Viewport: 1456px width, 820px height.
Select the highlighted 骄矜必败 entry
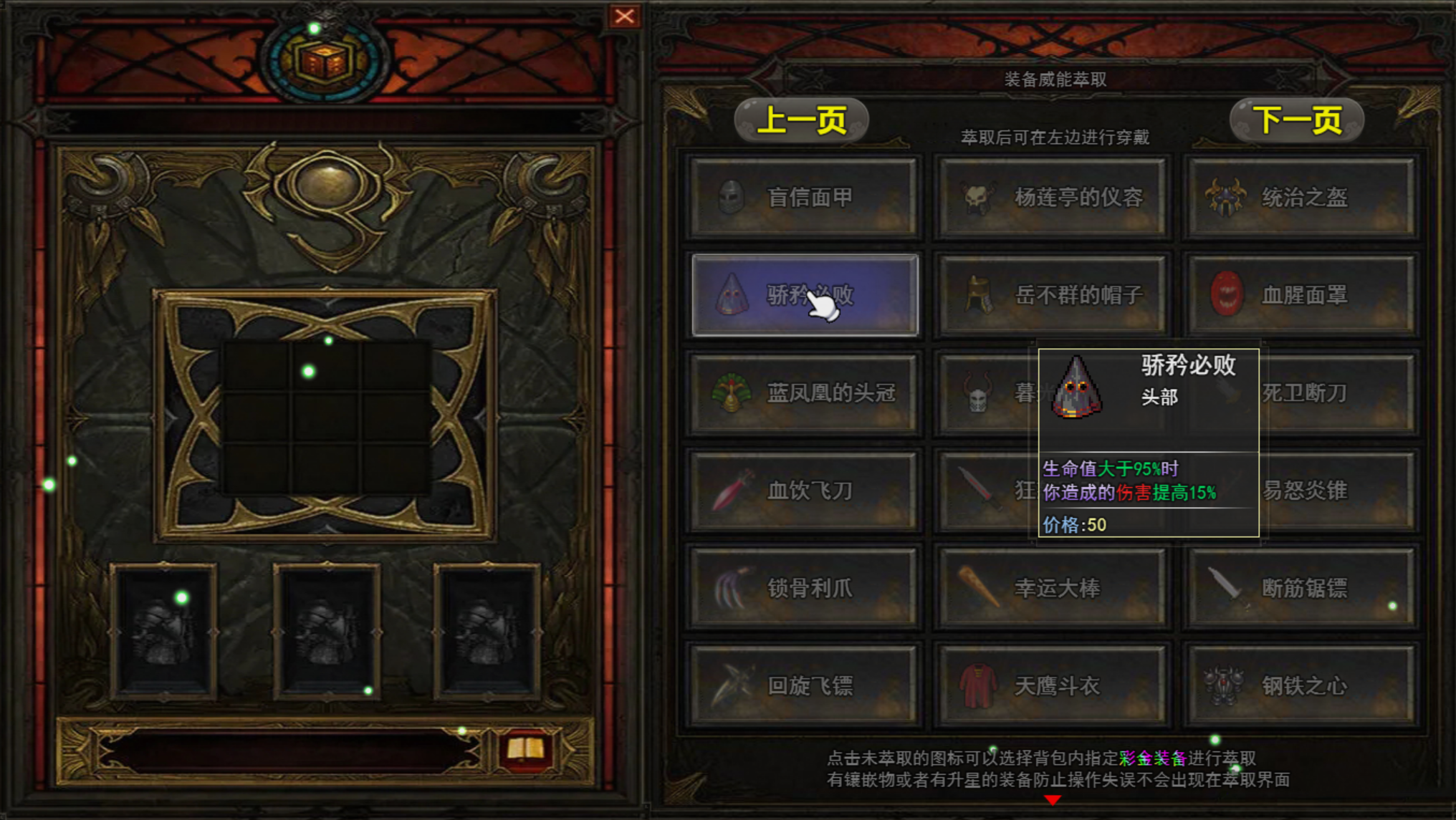[x=803, y=295]
